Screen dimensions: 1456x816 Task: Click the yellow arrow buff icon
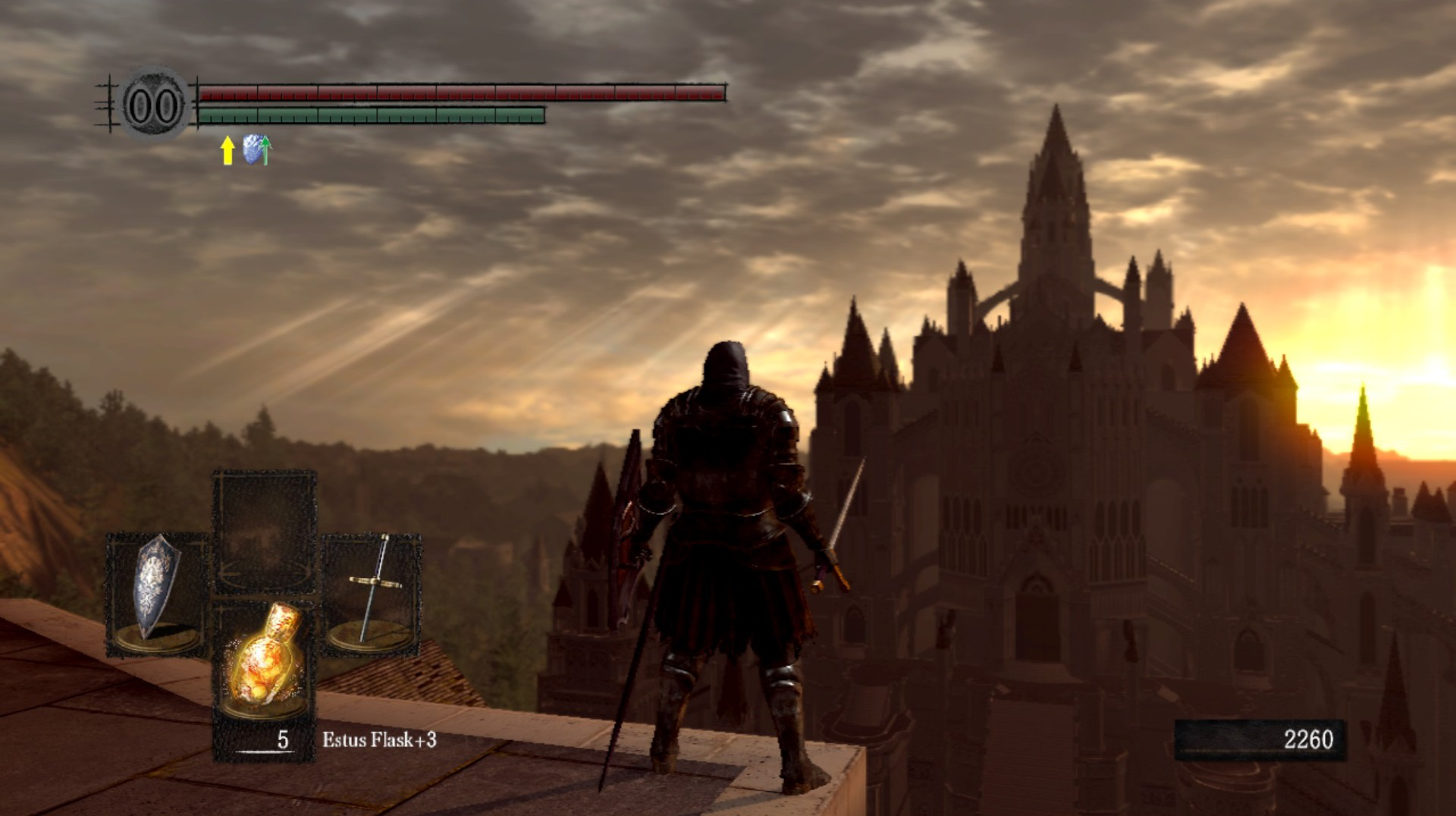(x=227, y=150)
